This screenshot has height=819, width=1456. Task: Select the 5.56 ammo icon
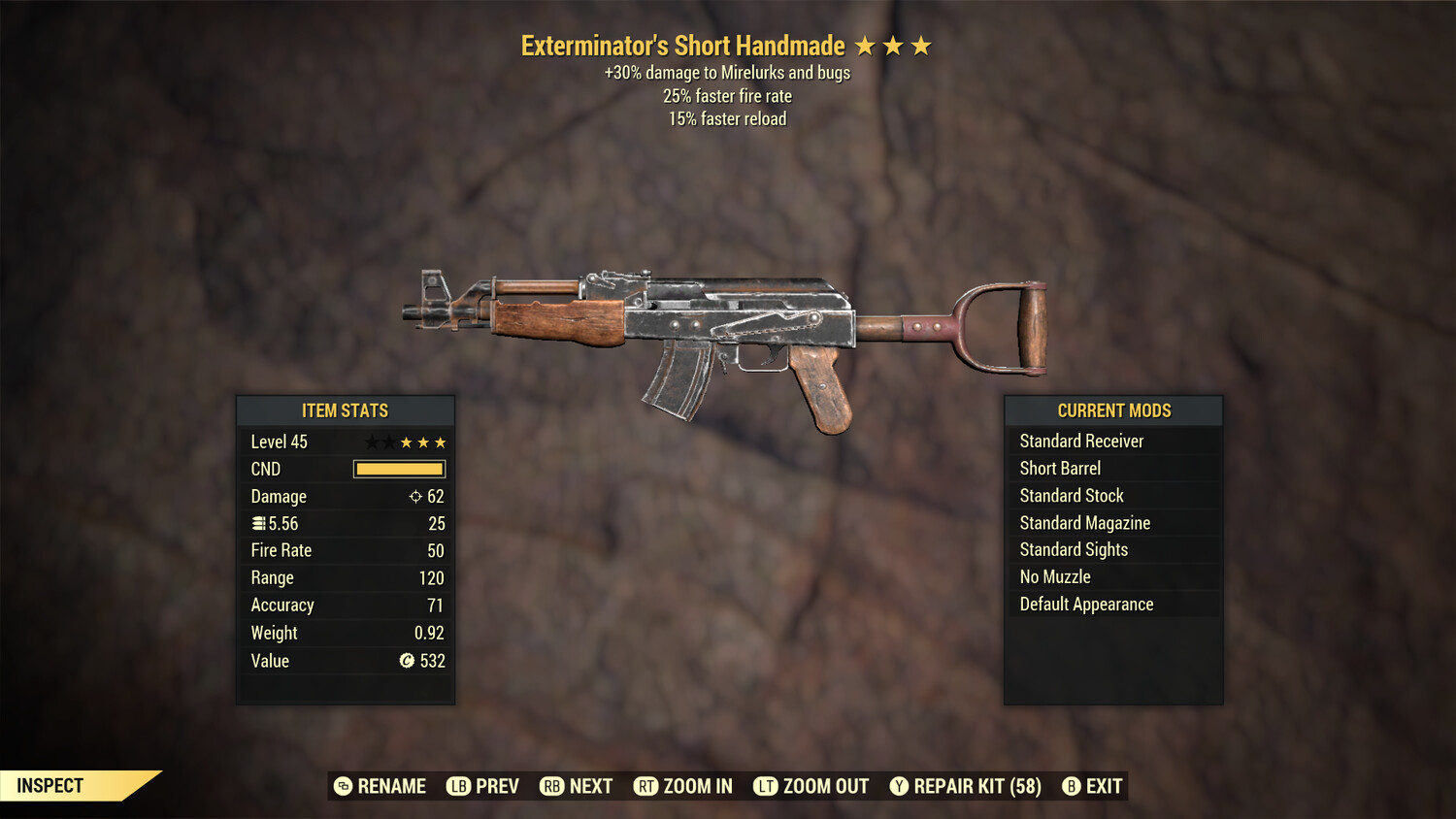tap(258, 523)
